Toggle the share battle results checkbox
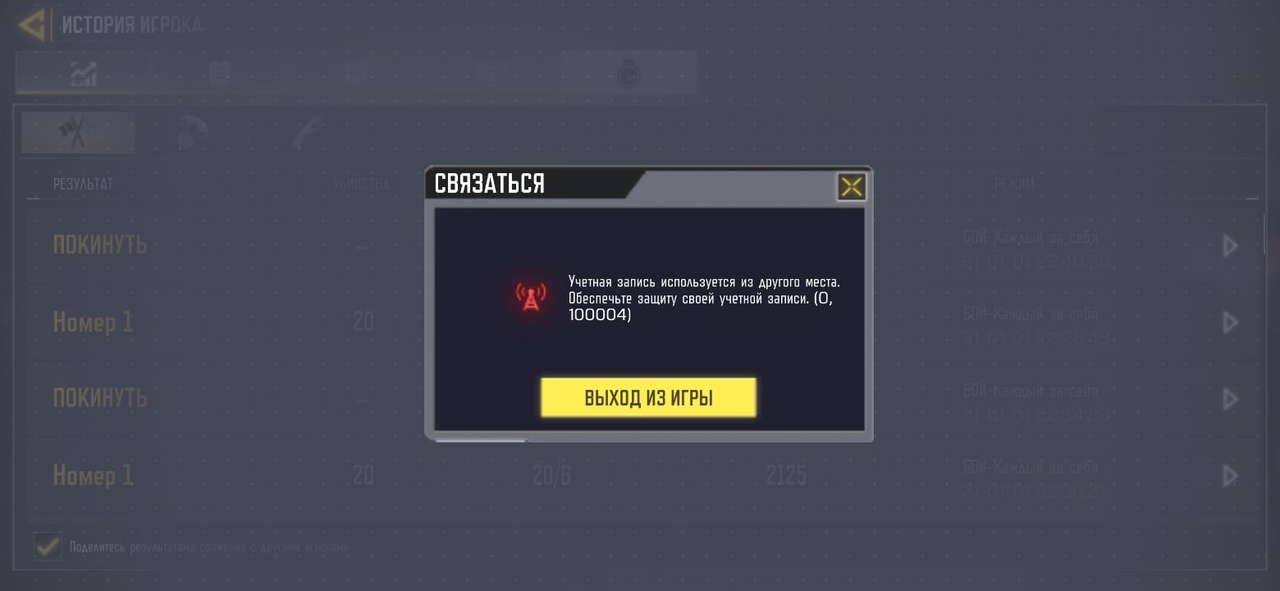This screenshot has width=1280, height=591. [x=46, y=546]
